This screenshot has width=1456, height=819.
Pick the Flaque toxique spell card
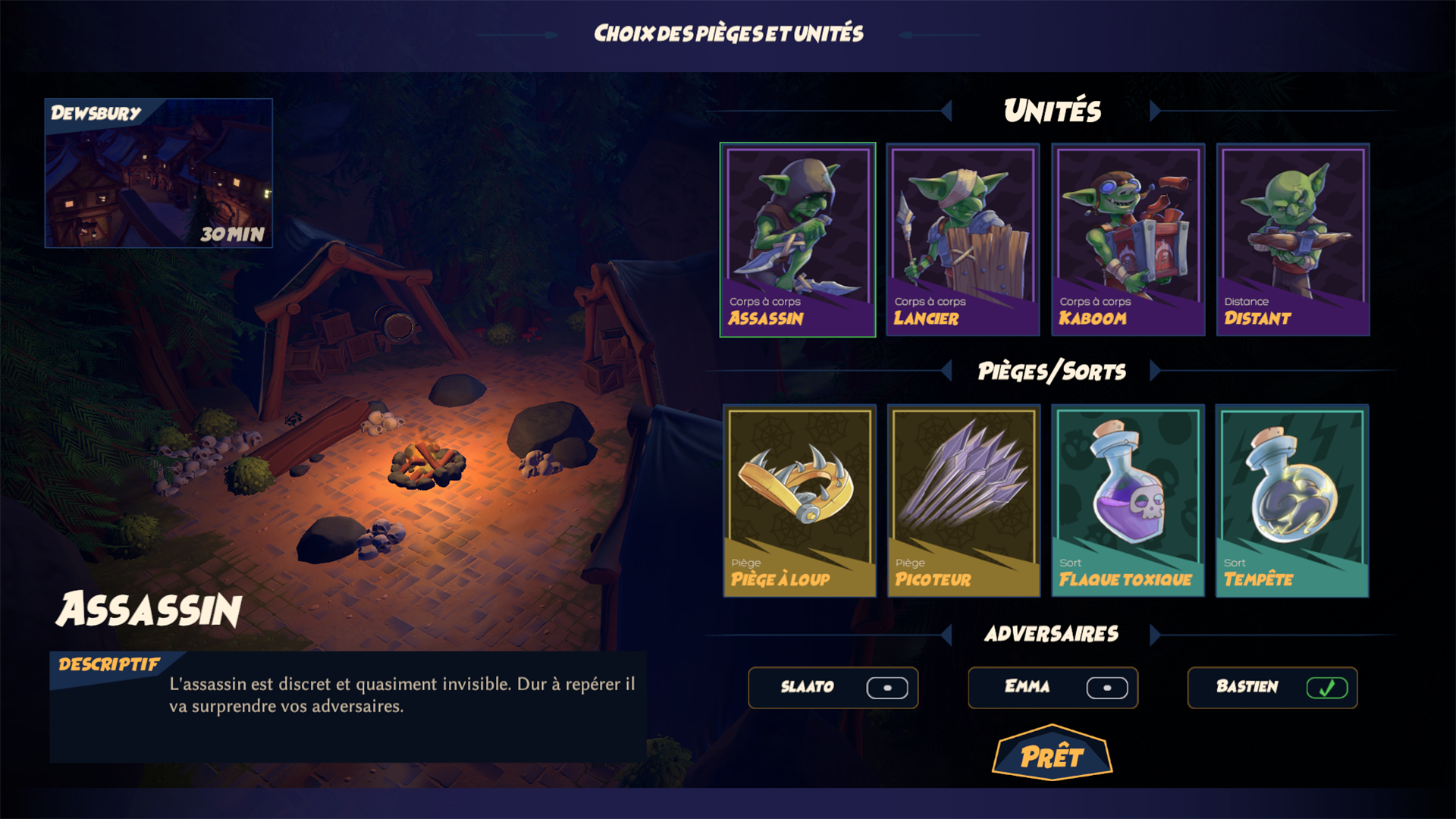point(1128,500)
